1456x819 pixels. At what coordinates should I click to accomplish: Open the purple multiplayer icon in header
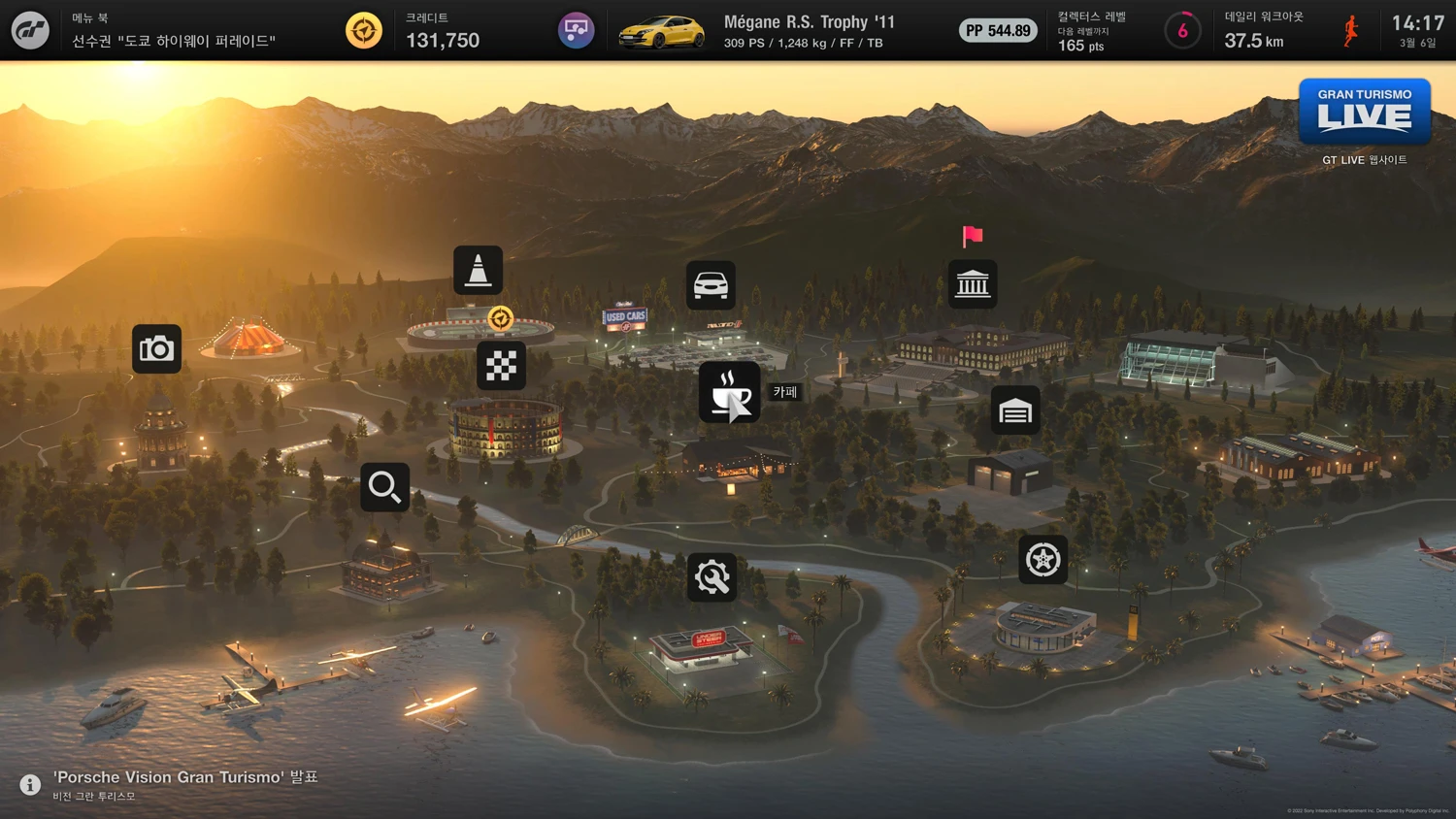(576, 30)
